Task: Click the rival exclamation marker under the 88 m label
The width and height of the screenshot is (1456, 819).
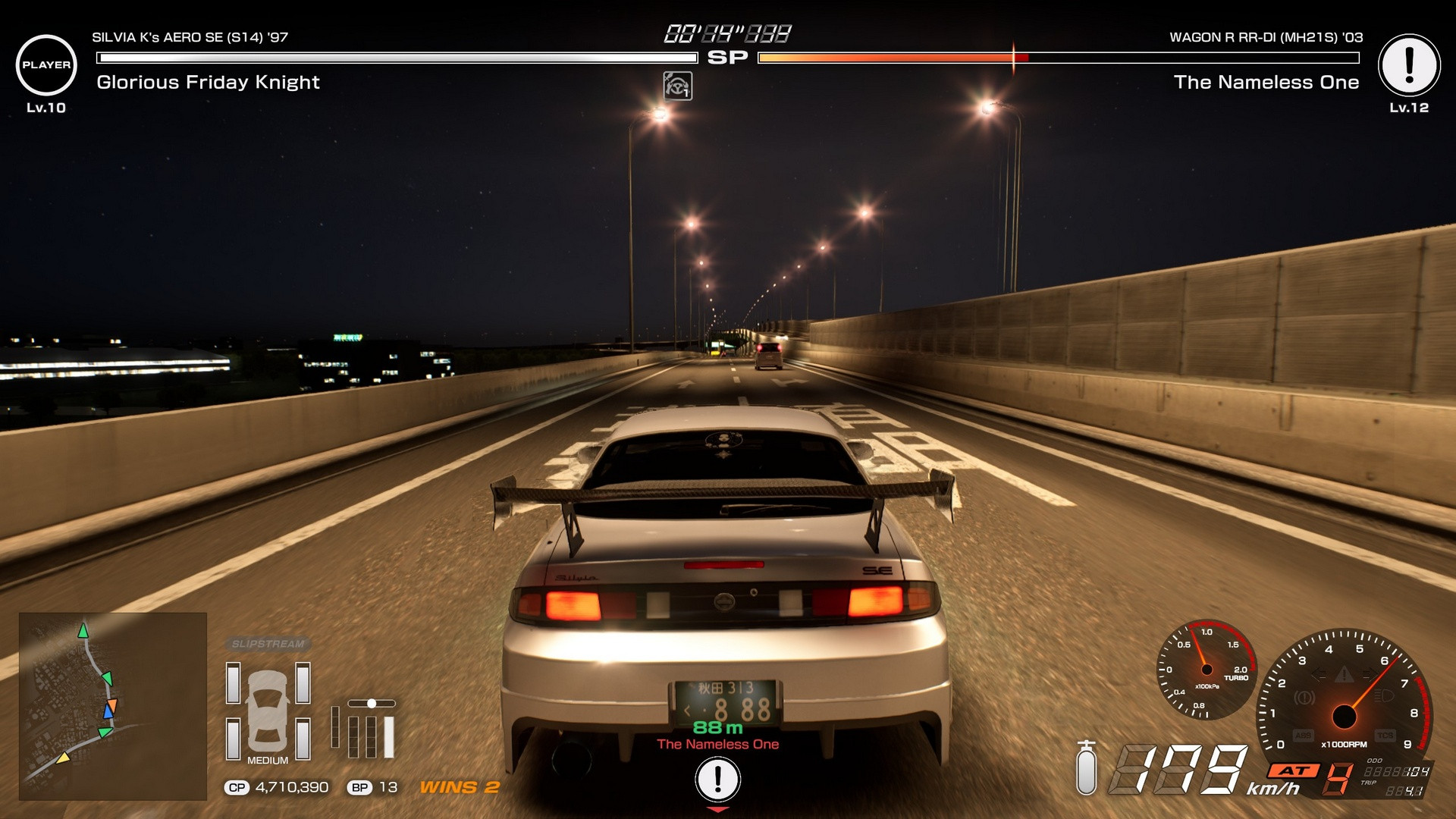Action: pyautogui.click(x=717, y=779)
